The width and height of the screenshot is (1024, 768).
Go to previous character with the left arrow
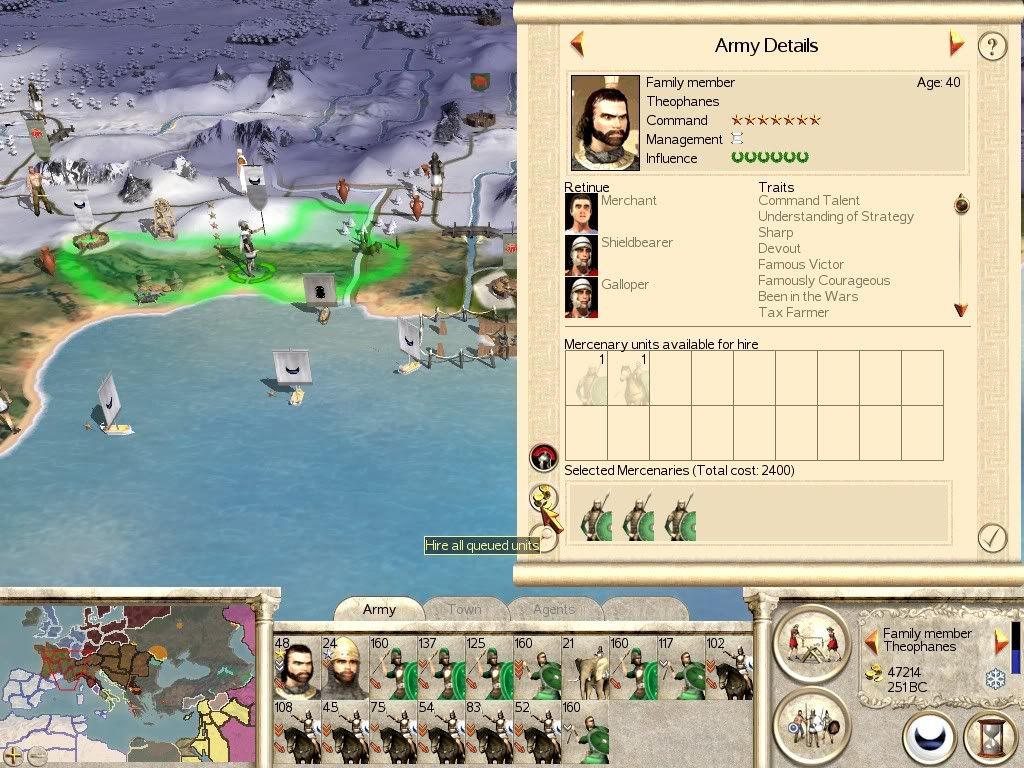click(577, 44)
